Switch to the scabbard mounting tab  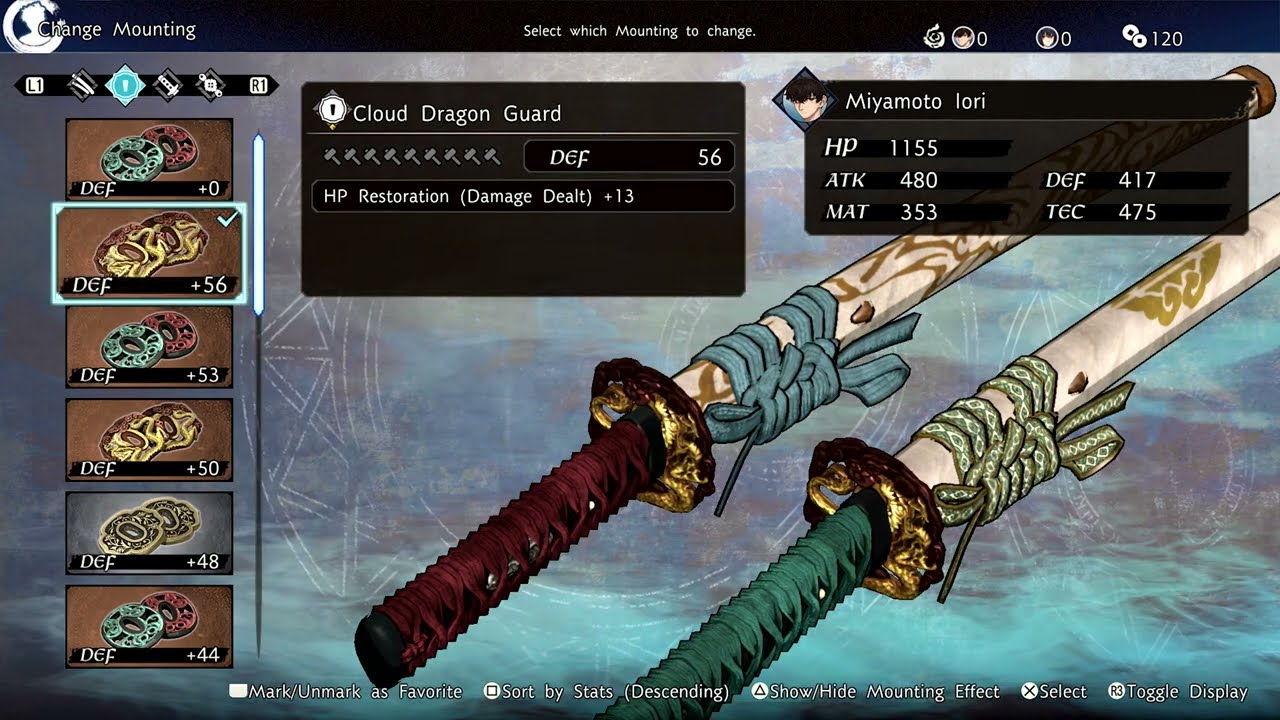82,85
